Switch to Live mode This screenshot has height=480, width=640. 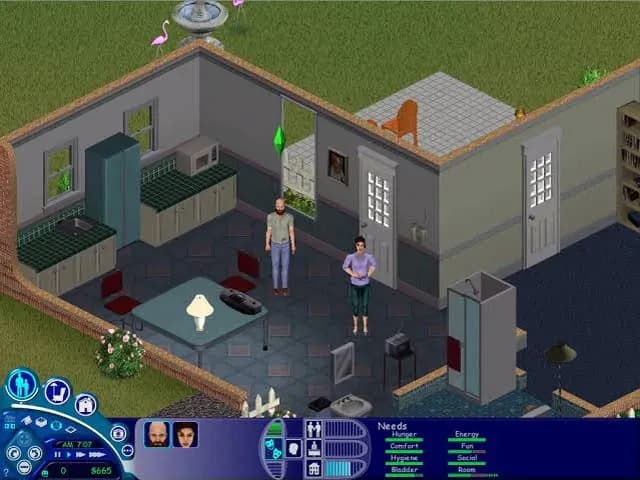(22, 384)
